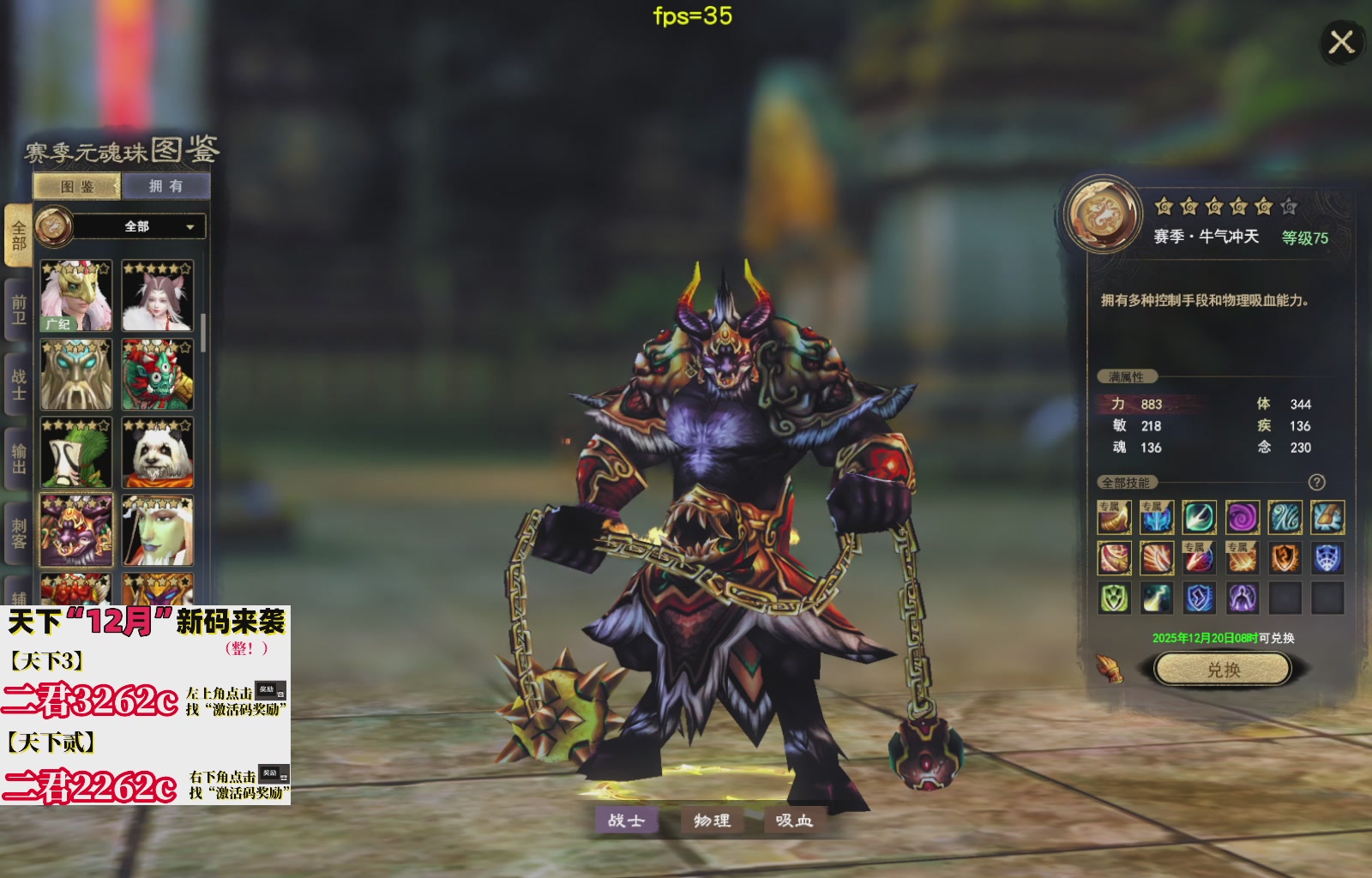This screenshot has height=878, width=1372.
Task: Click the 物理 physical tag
Action: (x=712, y=821)
